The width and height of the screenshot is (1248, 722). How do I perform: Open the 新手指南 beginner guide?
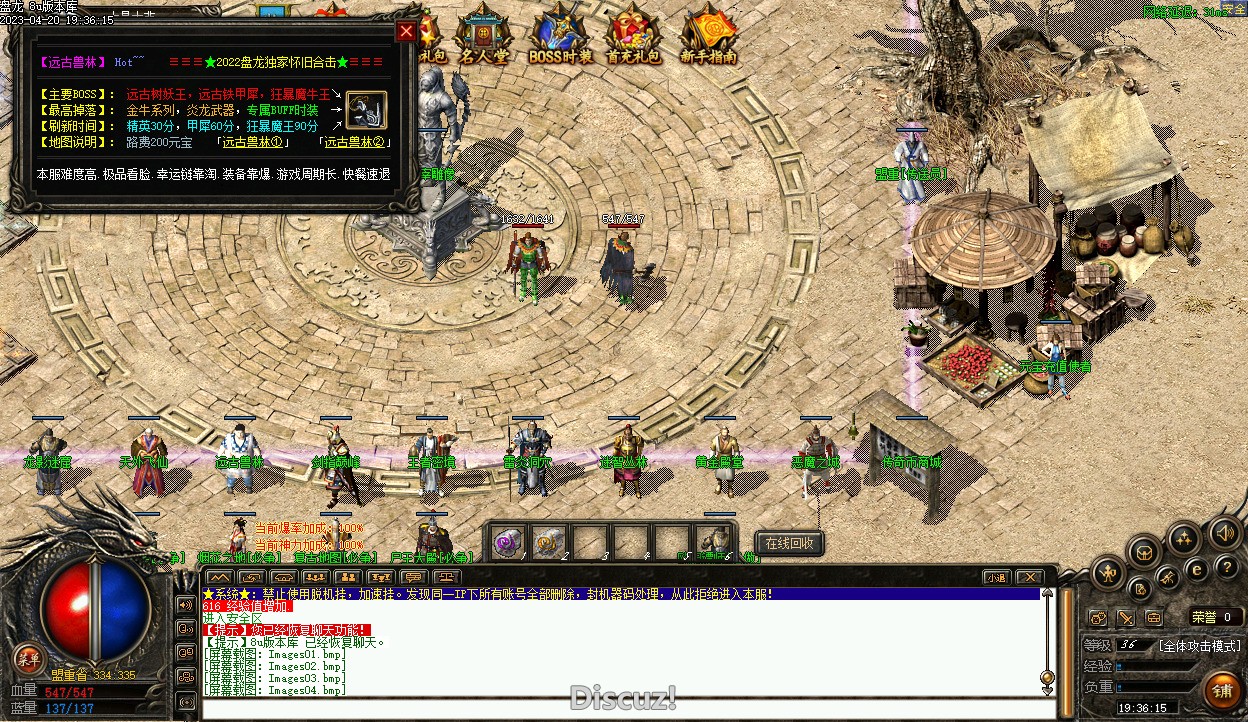(x=709, y=35)
